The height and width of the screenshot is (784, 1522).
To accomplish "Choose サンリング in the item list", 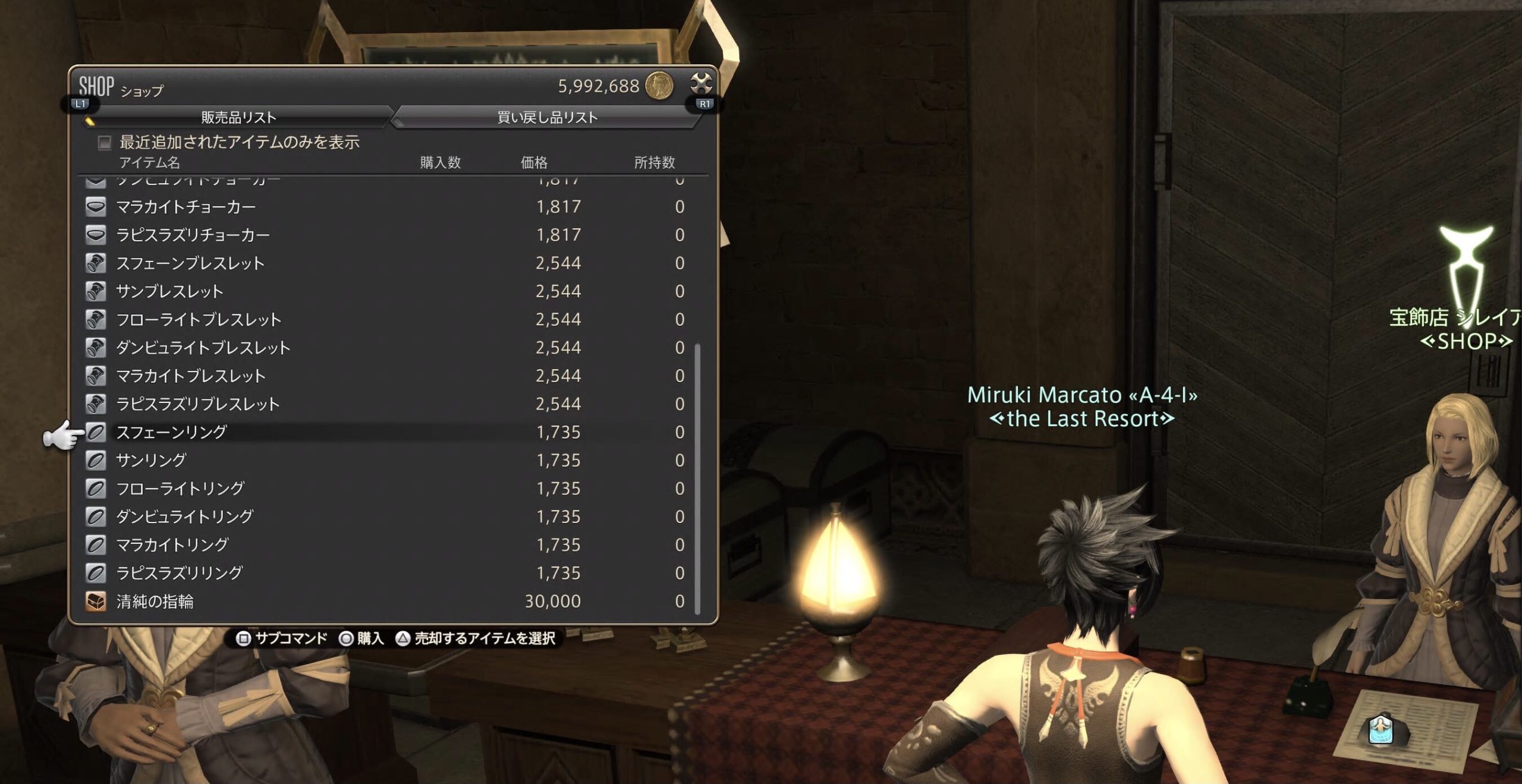I will tap(151, 460).
